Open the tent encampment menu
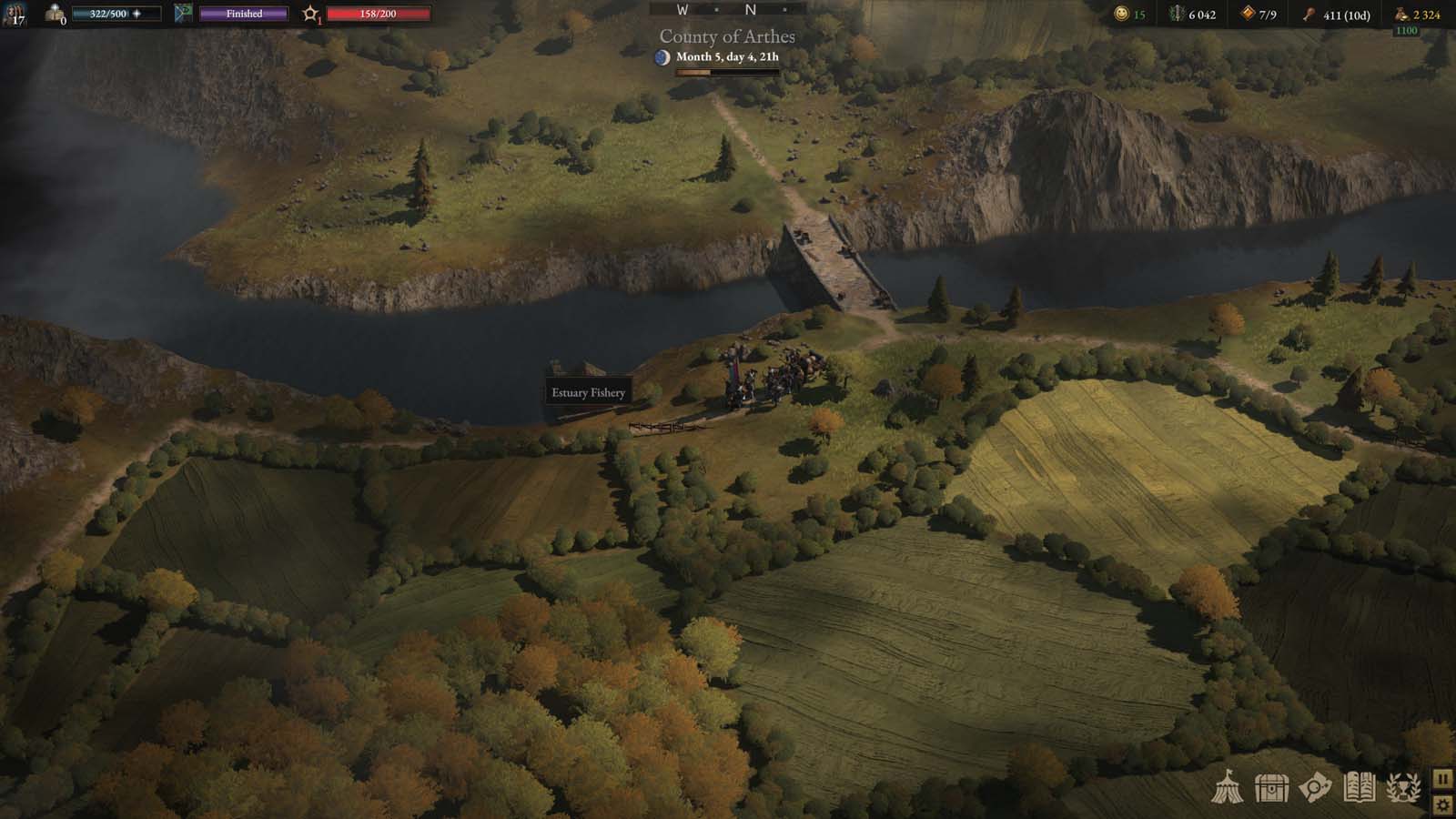This screenshot has width=1456, height=819. [1229, 788]
